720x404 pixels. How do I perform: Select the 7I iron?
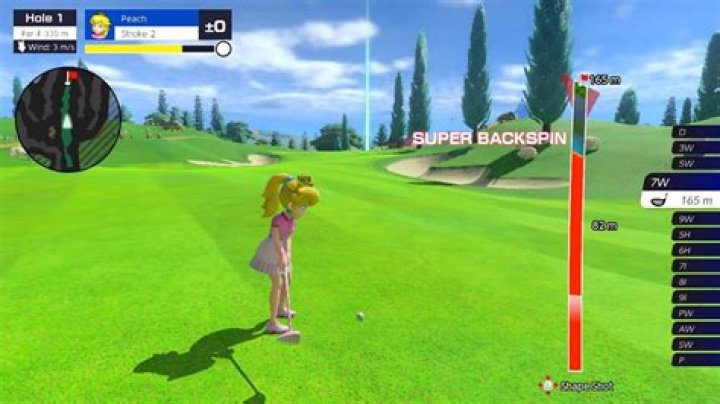point(697,266)
